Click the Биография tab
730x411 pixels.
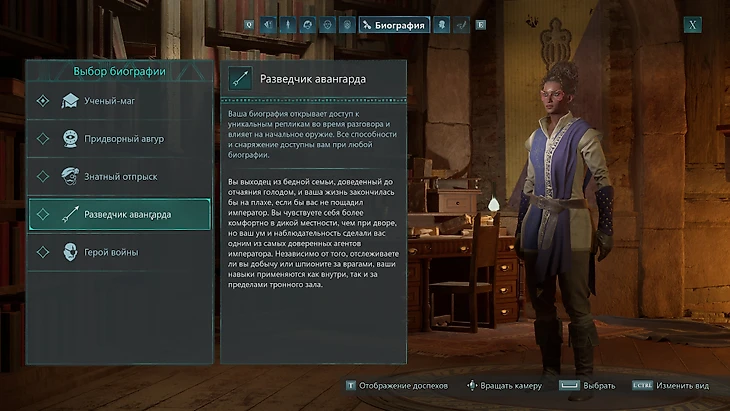(x=394, y=25)
